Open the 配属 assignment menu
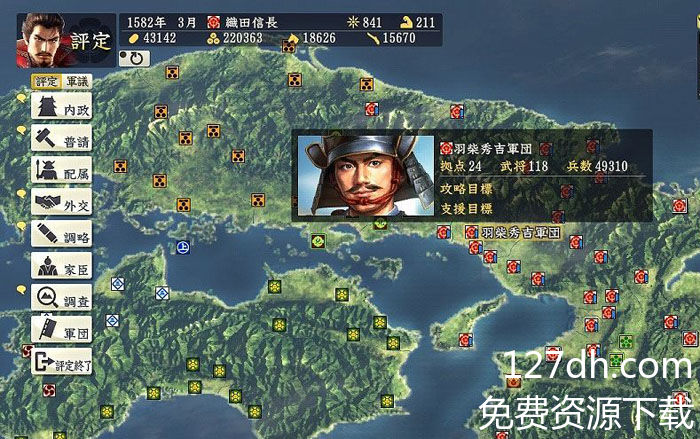The width and height of the screenshot is (700, 439). pos(62,172)
